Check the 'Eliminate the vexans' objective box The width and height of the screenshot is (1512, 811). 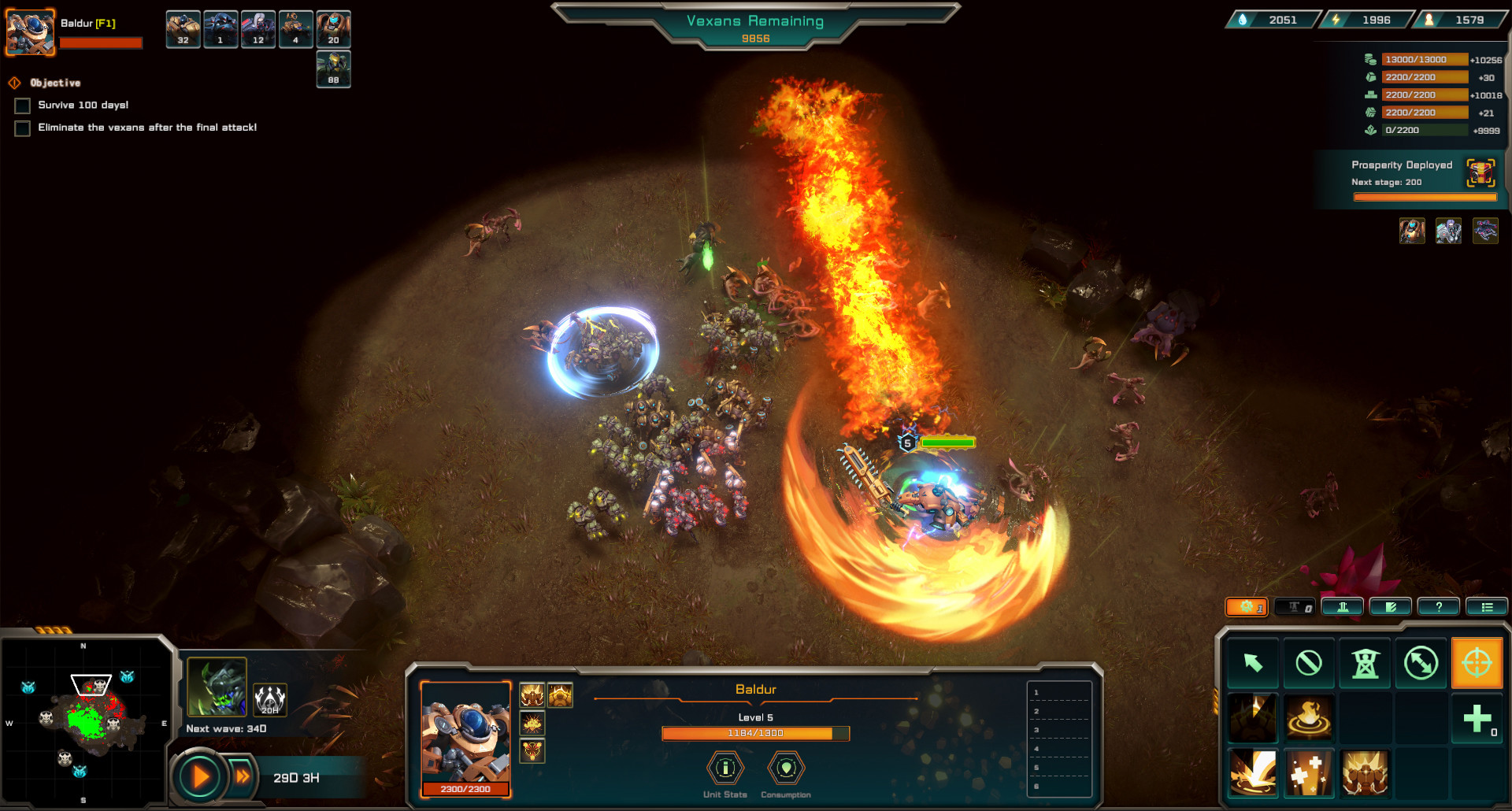click(x=21, y=128)
